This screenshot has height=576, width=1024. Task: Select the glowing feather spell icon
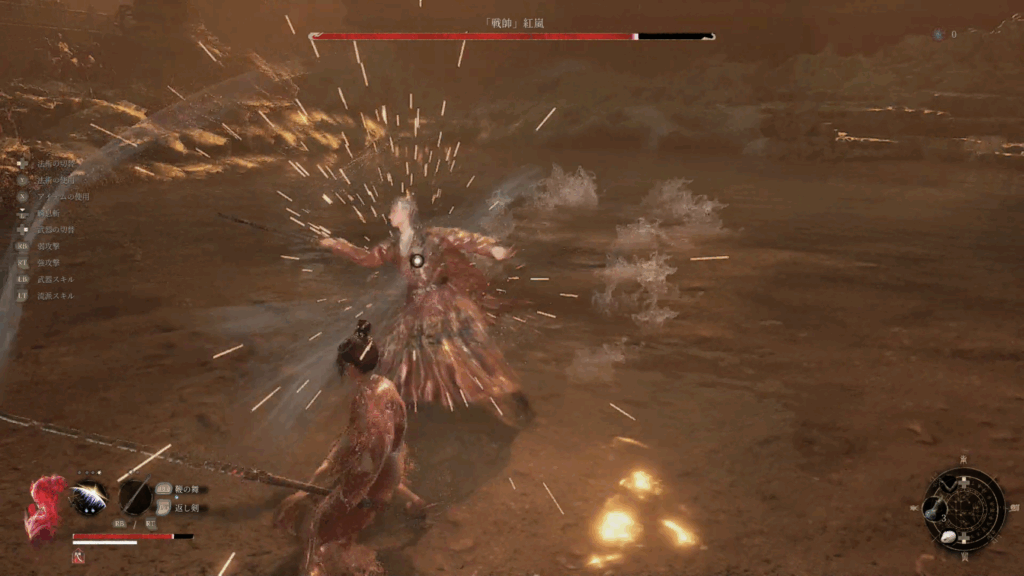tap(90, 497)
